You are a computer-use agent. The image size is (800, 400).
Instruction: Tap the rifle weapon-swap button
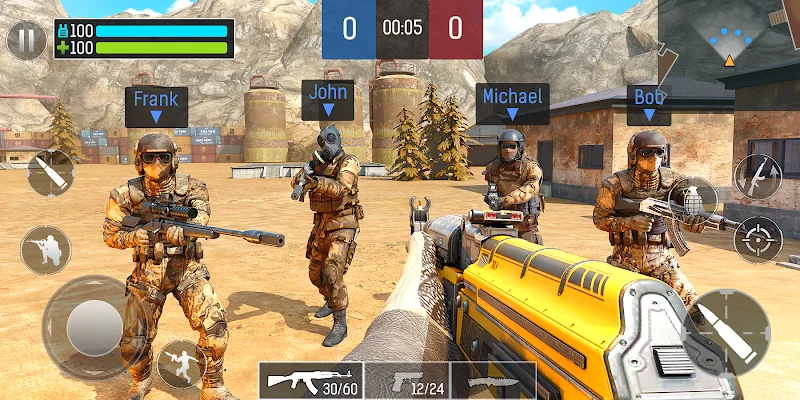coord(757,177)
